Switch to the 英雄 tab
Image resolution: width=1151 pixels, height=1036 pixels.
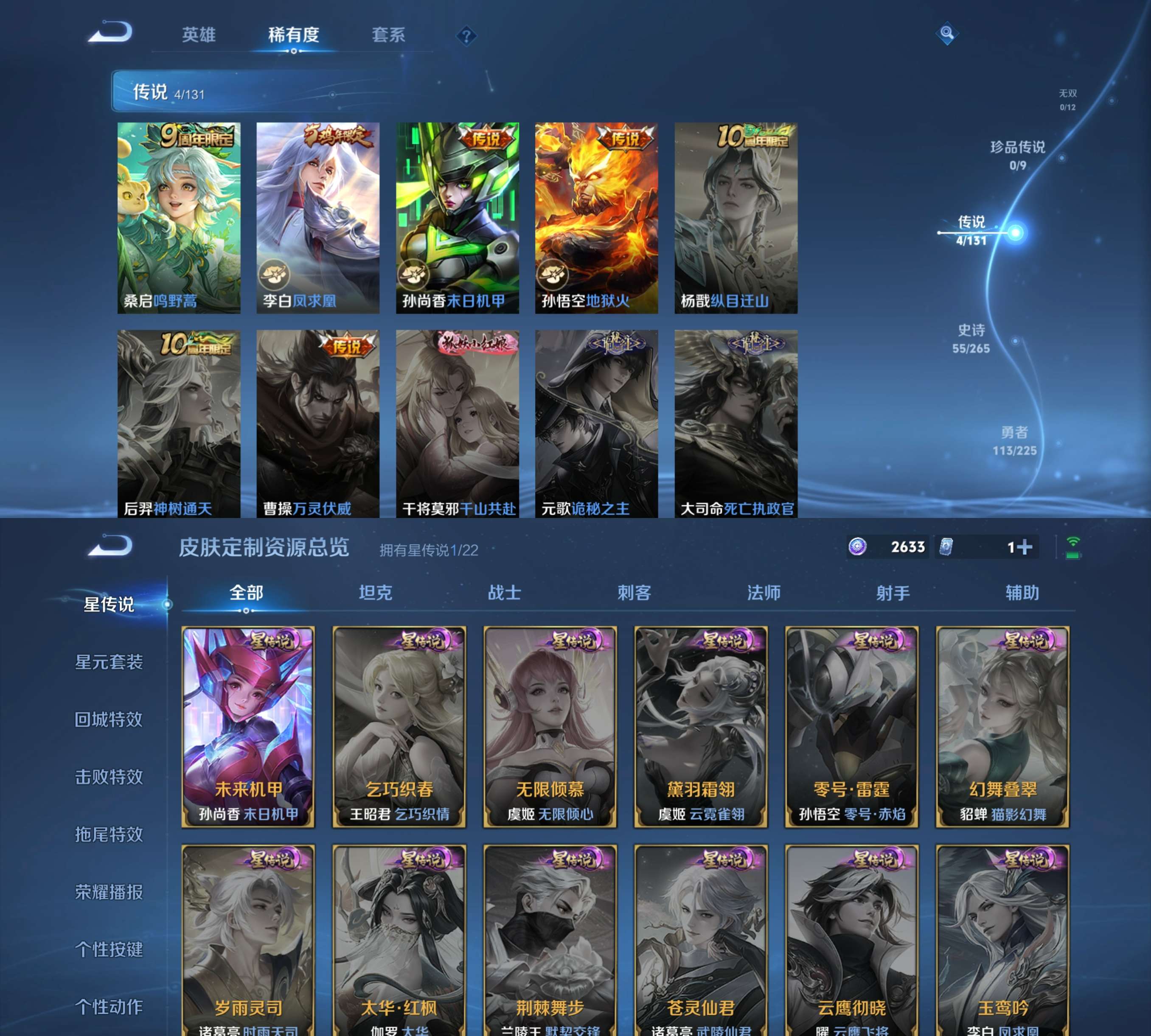click(199, 35)
